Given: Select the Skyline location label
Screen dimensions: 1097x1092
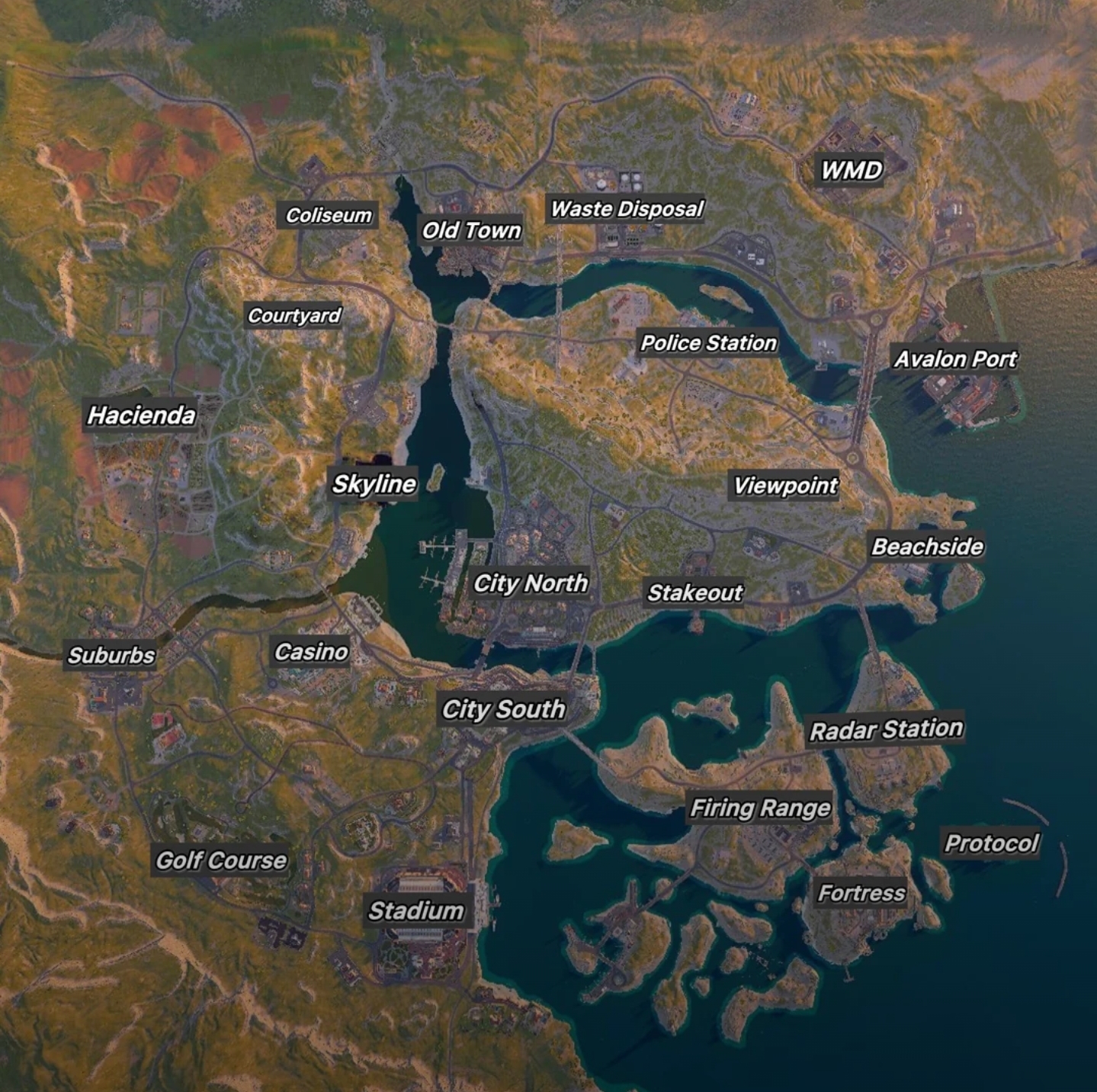Looking at the screenshot, I should point(374,484).
